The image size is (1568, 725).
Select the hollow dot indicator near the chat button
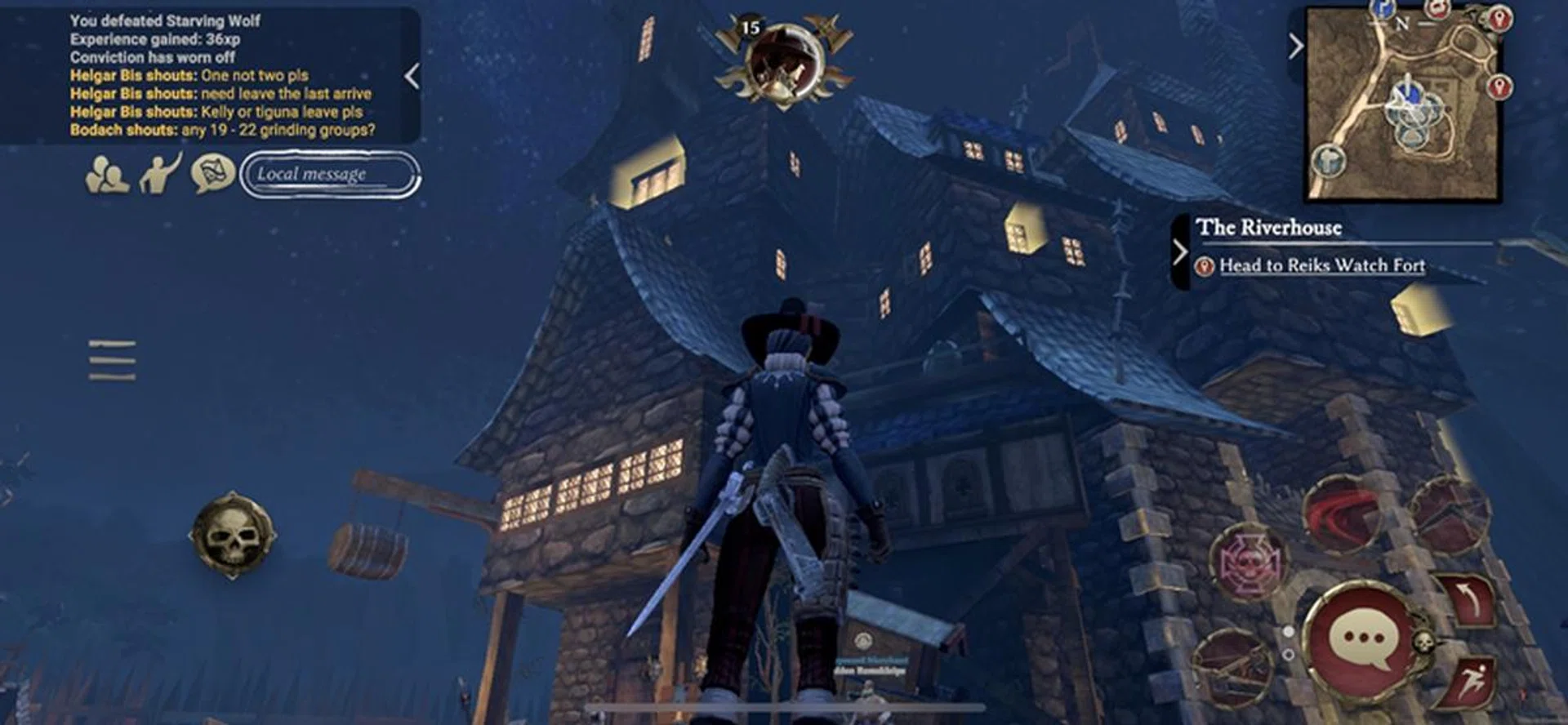[x=1289, y=654]
